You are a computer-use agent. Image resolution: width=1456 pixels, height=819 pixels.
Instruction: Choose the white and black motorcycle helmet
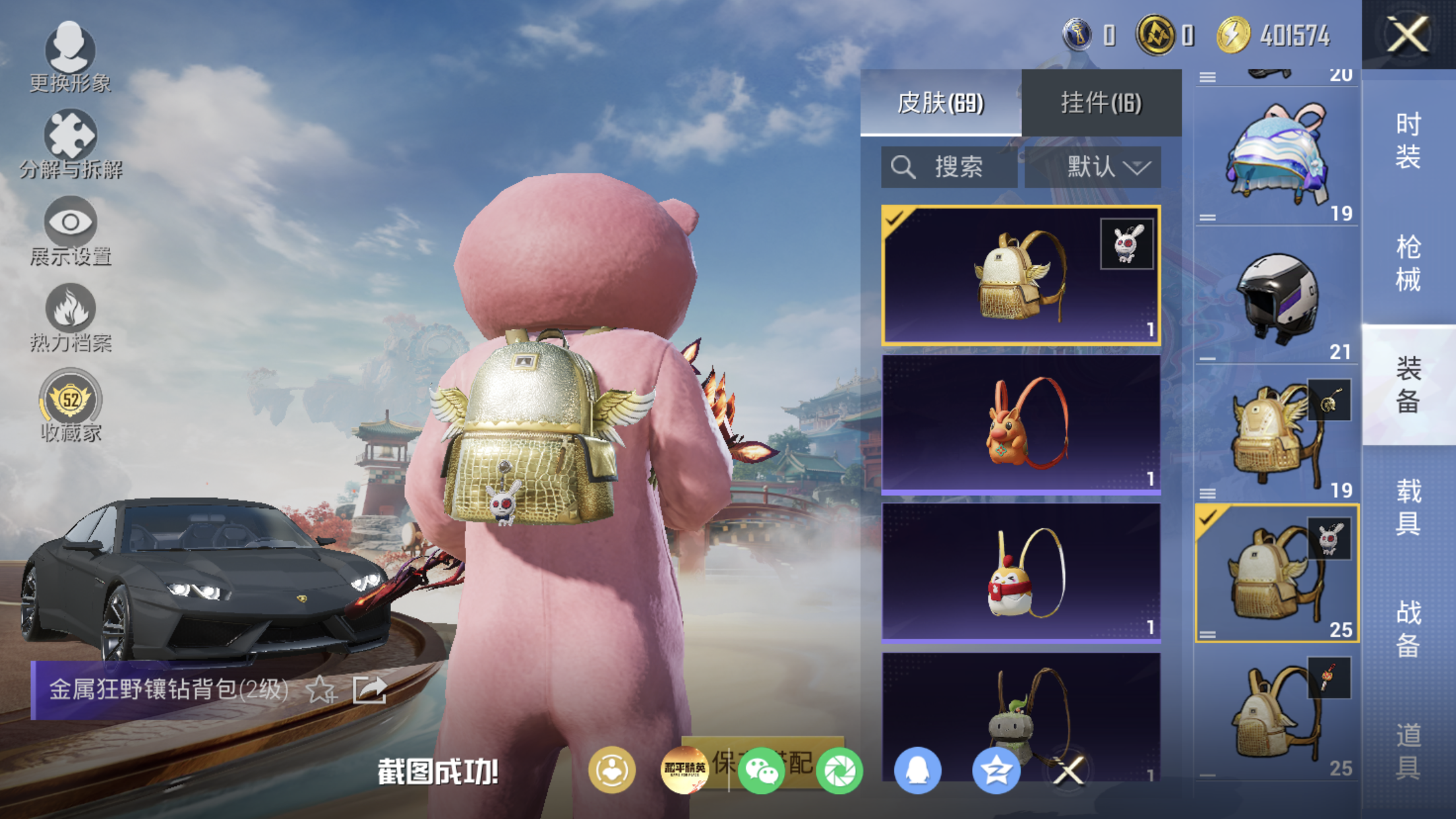tap(1276, 297)
